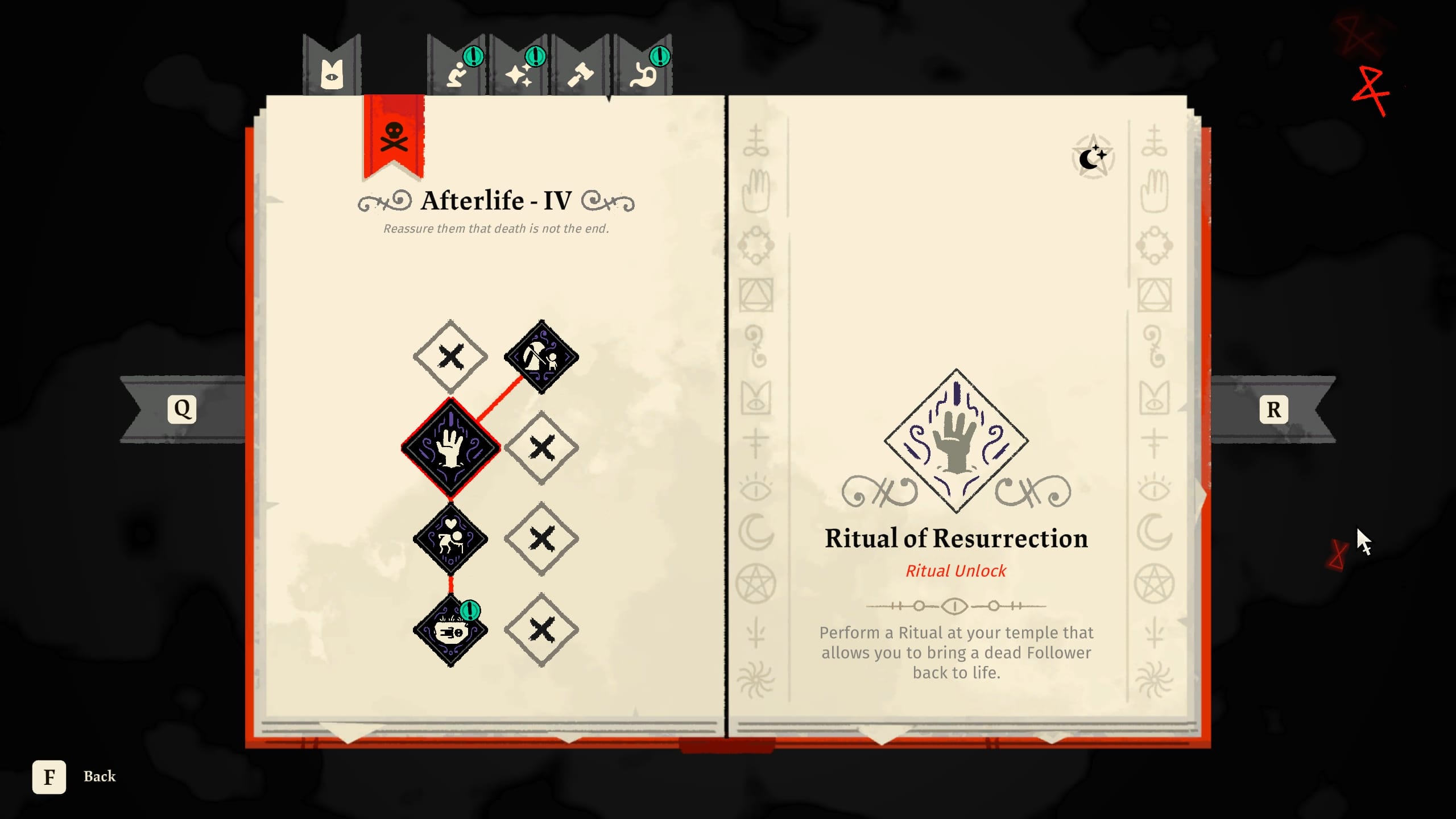The image size is (1456, 819).
Task: Click the skull bookmark on the Afterlife page
Action: tap(394, 136)
